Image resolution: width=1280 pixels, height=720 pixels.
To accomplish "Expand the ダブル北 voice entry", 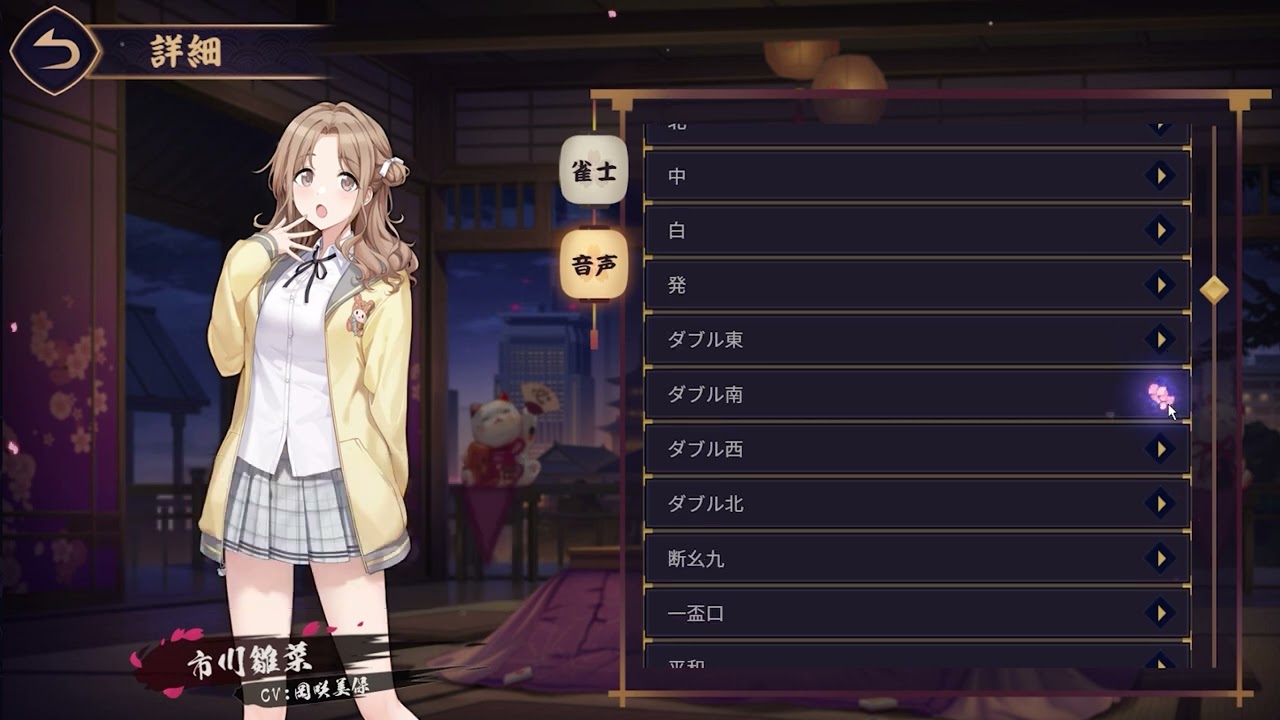I will point(1160,505).
